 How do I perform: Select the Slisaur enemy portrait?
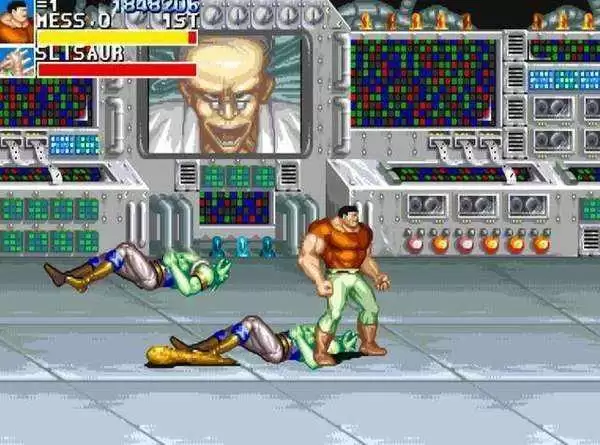[x=16, y=60]
